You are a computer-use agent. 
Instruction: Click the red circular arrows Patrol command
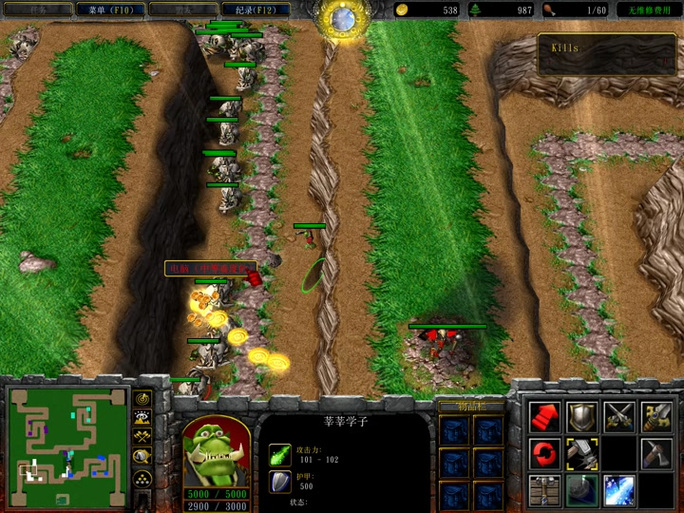[x=544, y=452]
